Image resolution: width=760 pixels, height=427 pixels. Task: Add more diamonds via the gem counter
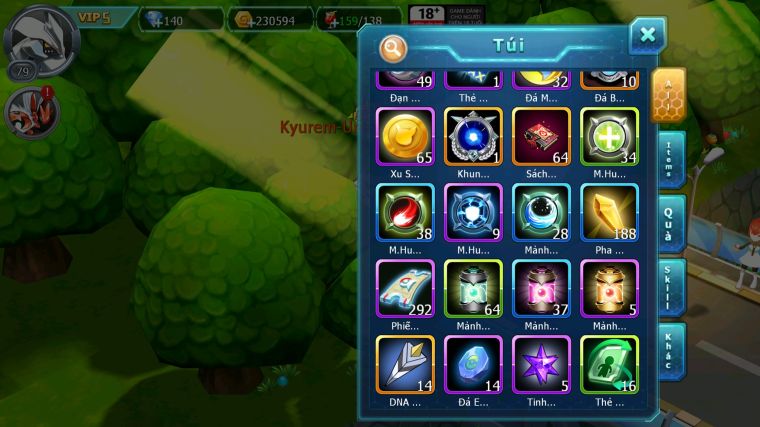tap(182, 18)
